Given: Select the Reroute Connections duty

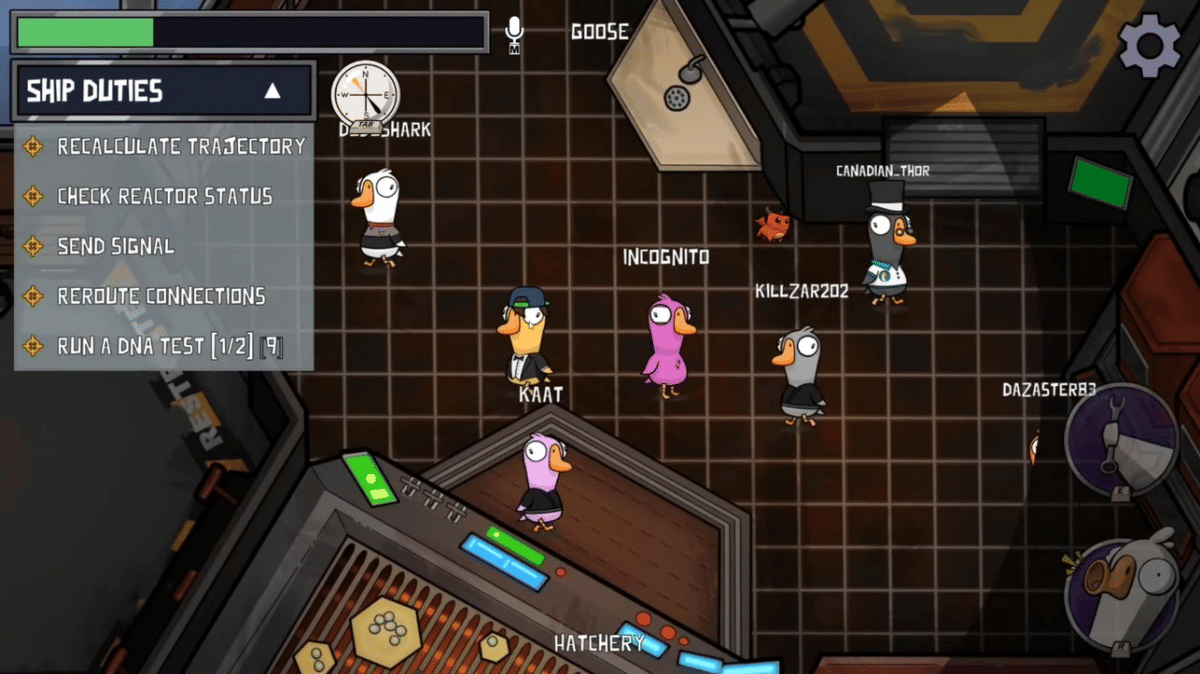Looking at the screenshot, I should click(x=160, y=296).
